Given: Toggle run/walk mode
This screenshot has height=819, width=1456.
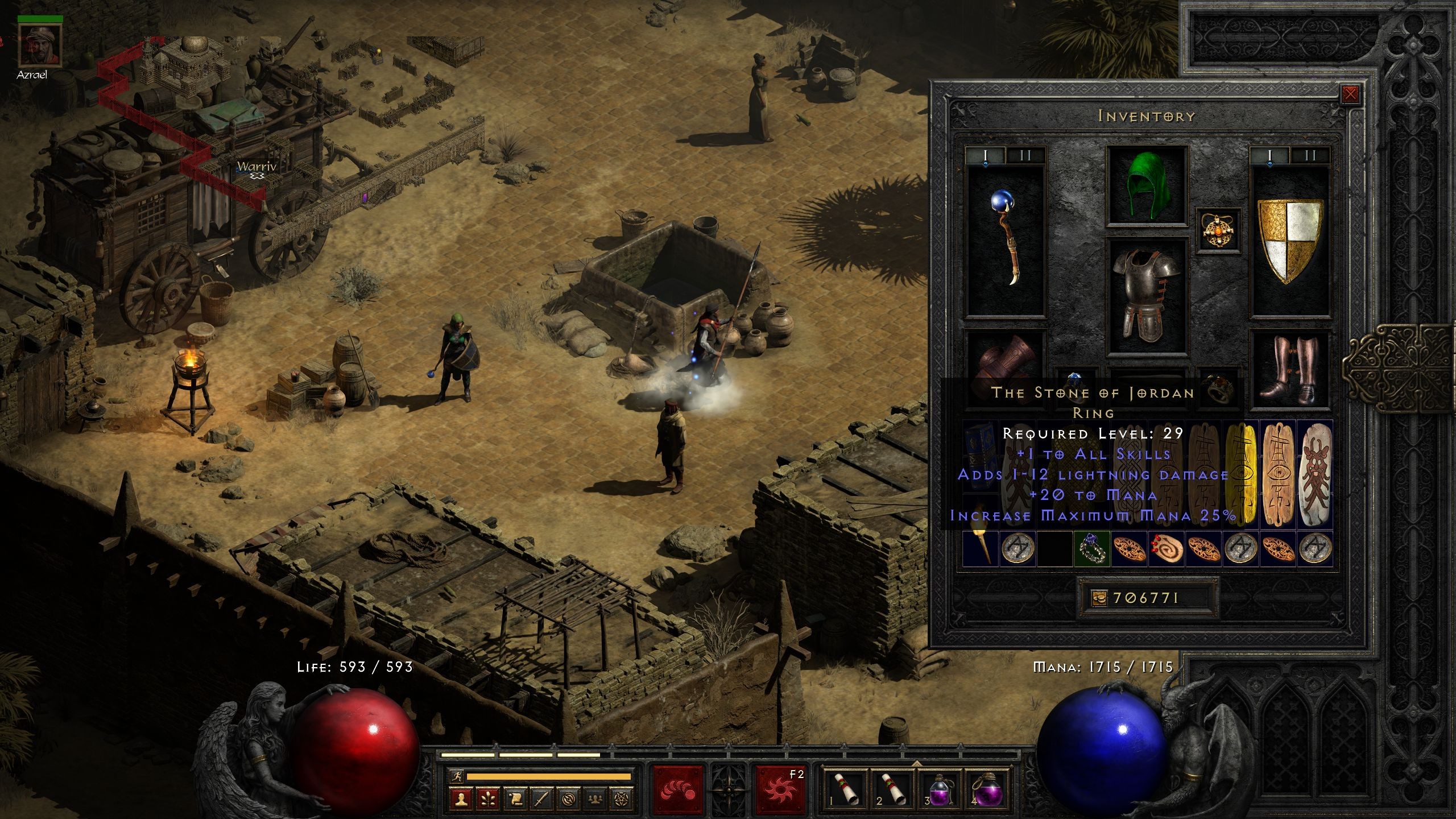Looking at the screenshot, I should [x=457, y=777].
